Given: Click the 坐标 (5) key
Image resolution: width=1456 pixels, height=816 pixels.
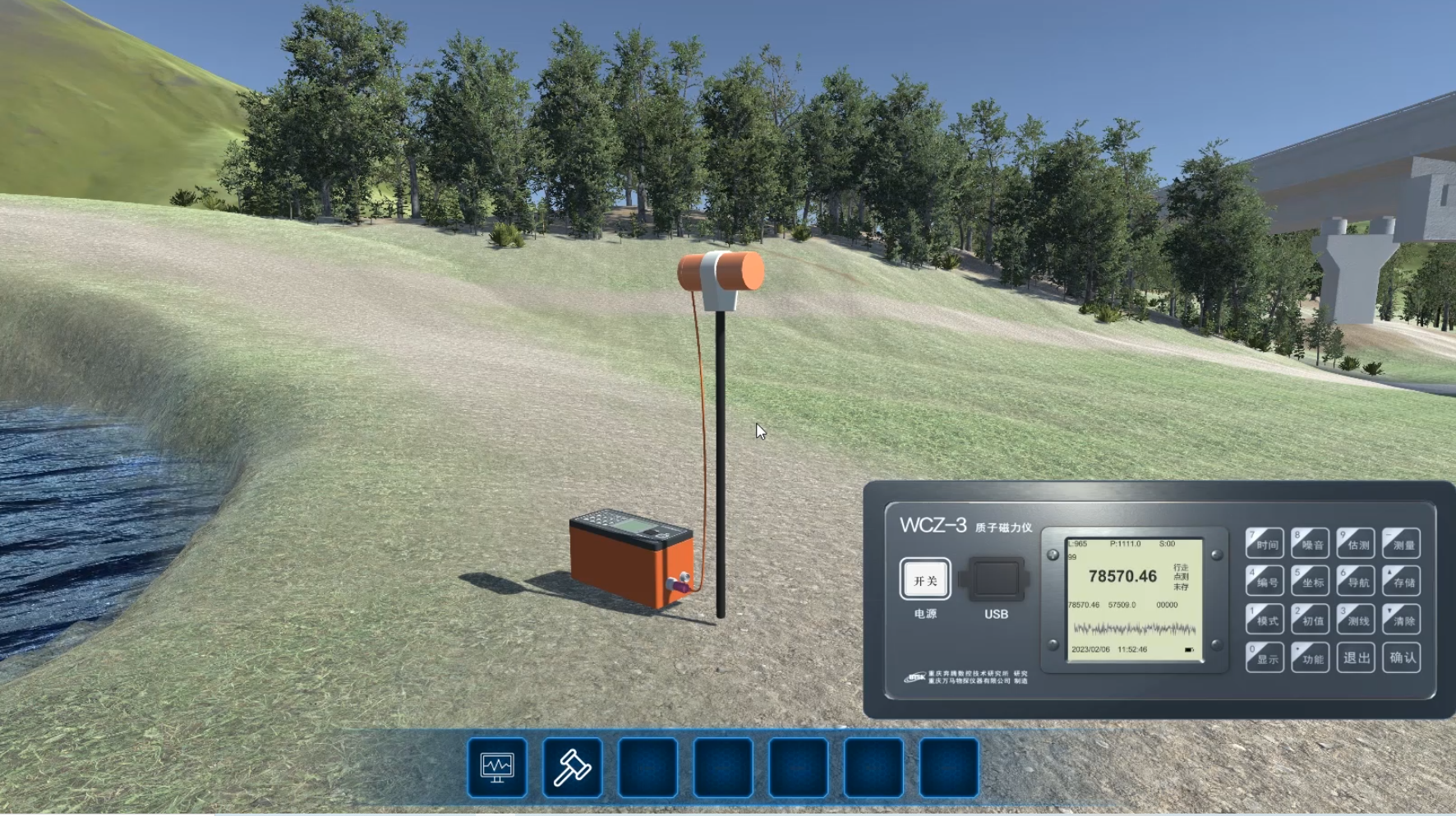Looking at the screenshot, I should pyautogui.click(x=1311, y=581).
